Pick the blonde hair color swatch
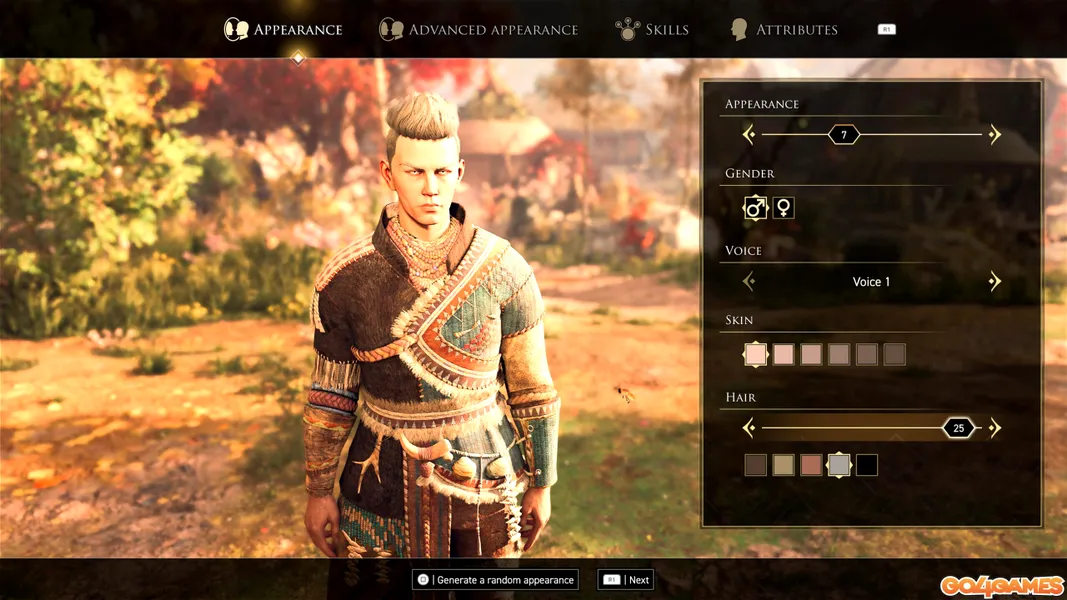The height and width of the screenshot is (600, 1067). click(783, 465)
